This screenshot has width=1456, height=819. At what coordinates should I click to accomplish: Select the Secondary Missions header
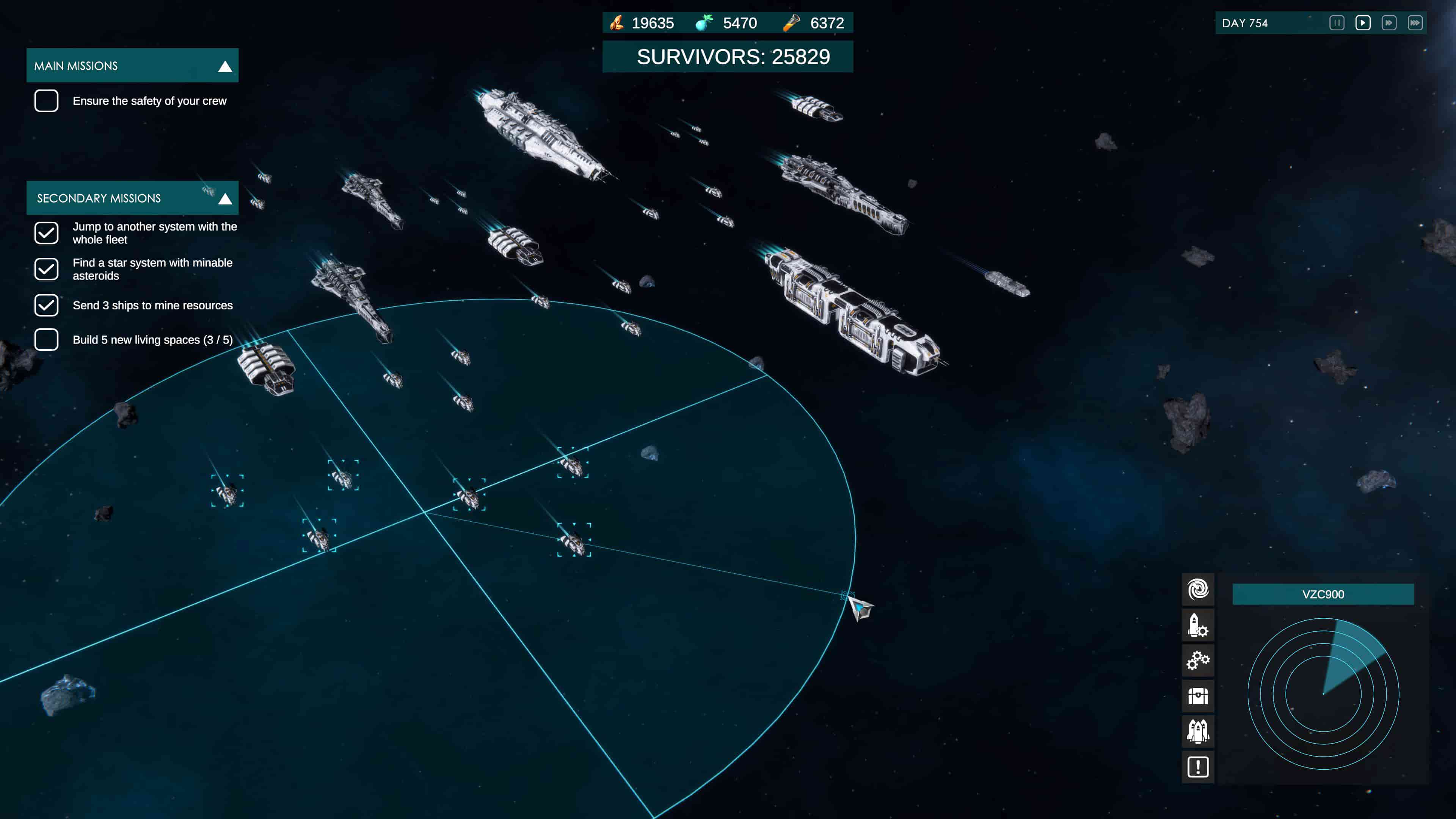(x=99, y=198)
